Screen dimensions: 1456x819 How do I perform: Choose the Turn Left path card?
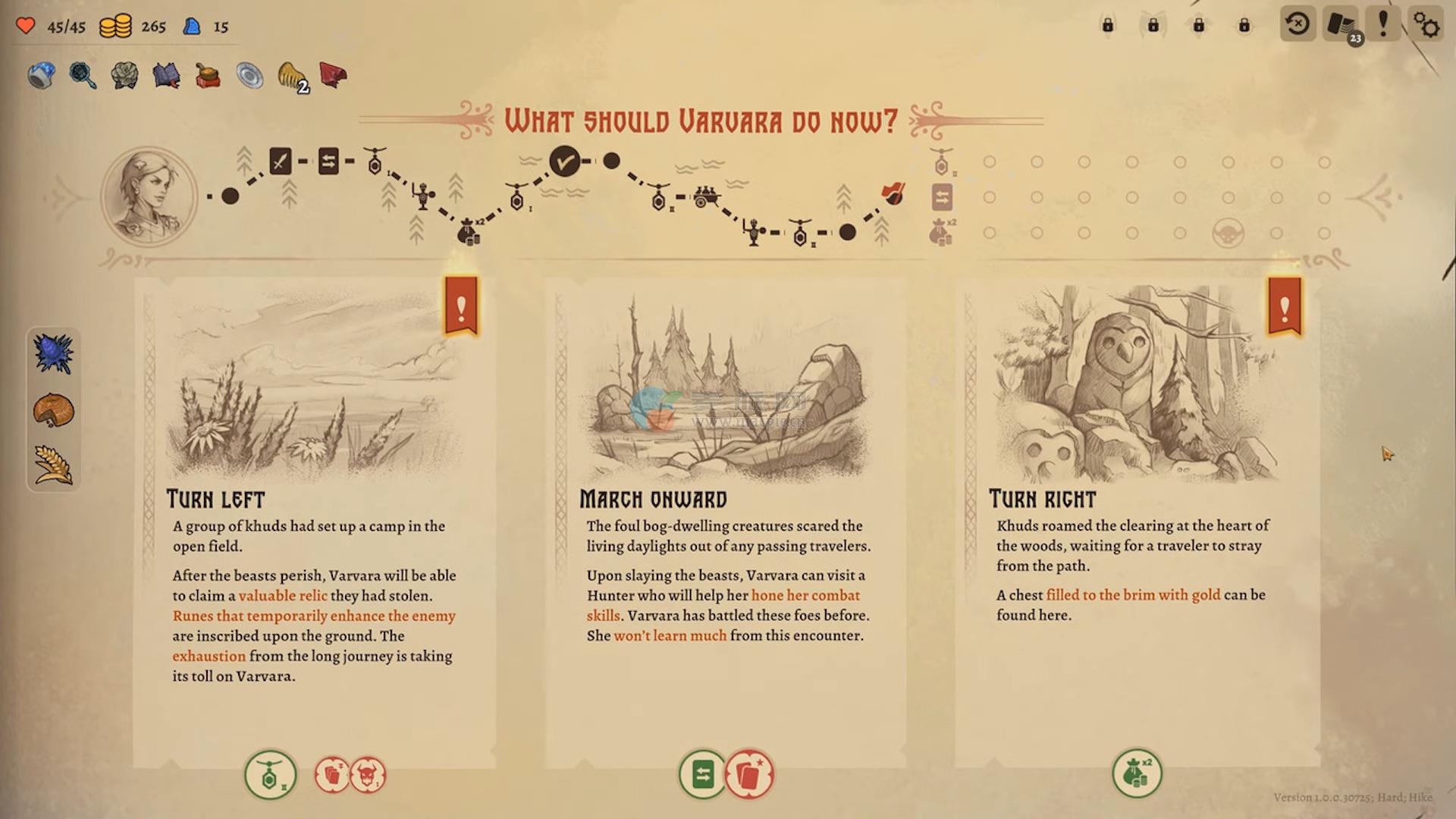[x=314, y=523]
